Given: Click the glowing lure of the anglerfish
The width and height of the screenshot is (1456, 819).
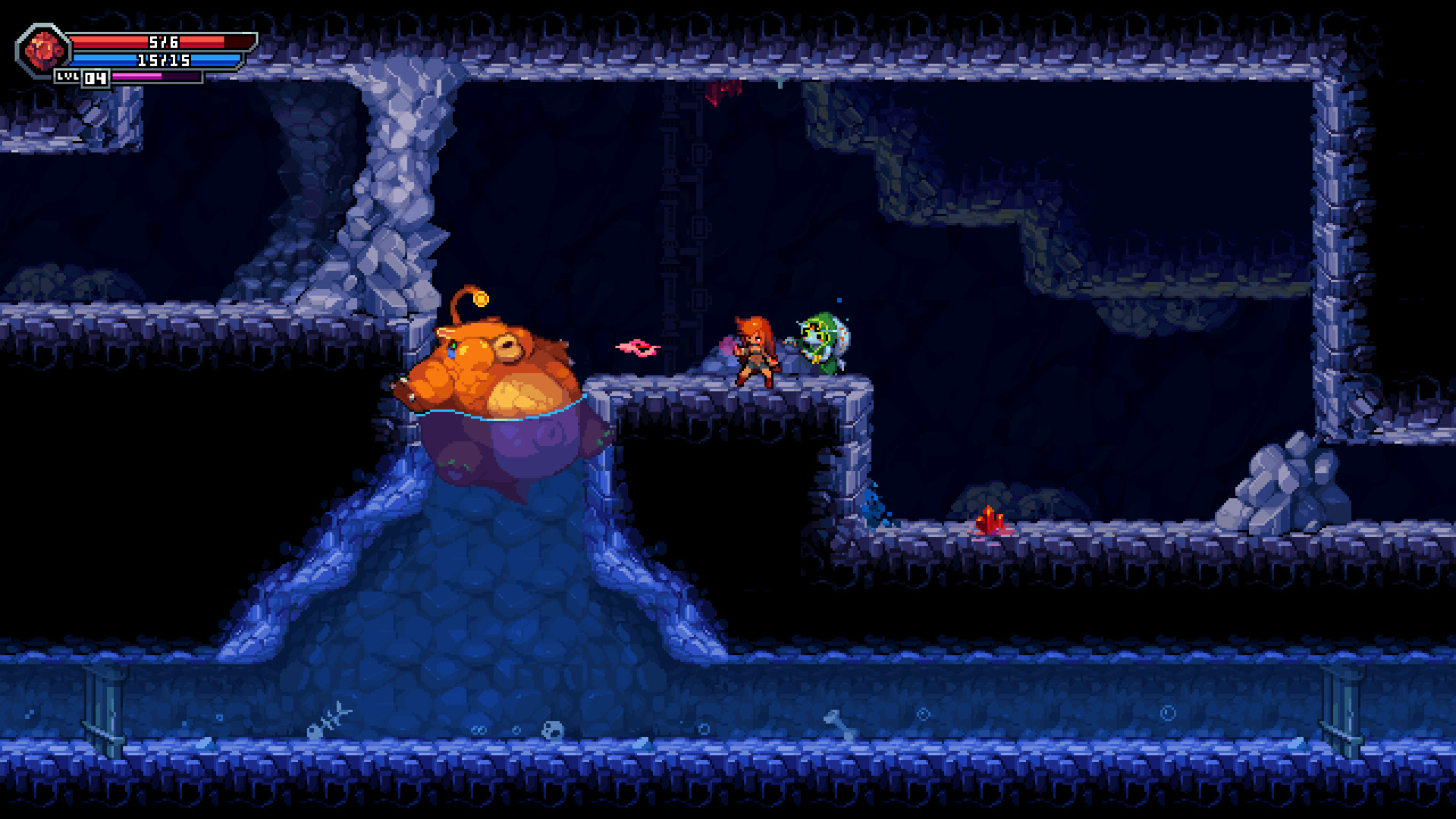Looking at the screenshot, I should 480,300.
